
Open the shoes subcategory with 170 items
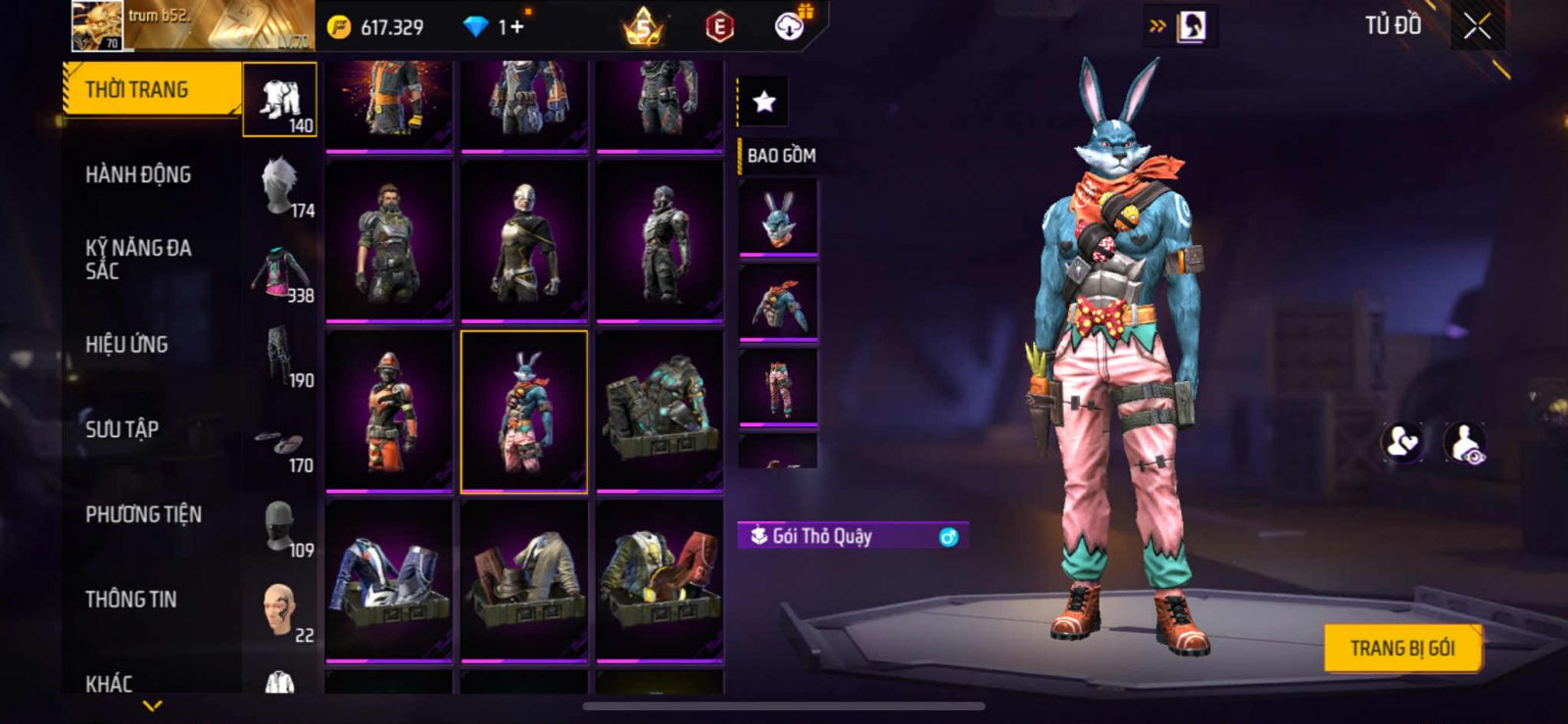pyautogui.click(x=280, y=443)
